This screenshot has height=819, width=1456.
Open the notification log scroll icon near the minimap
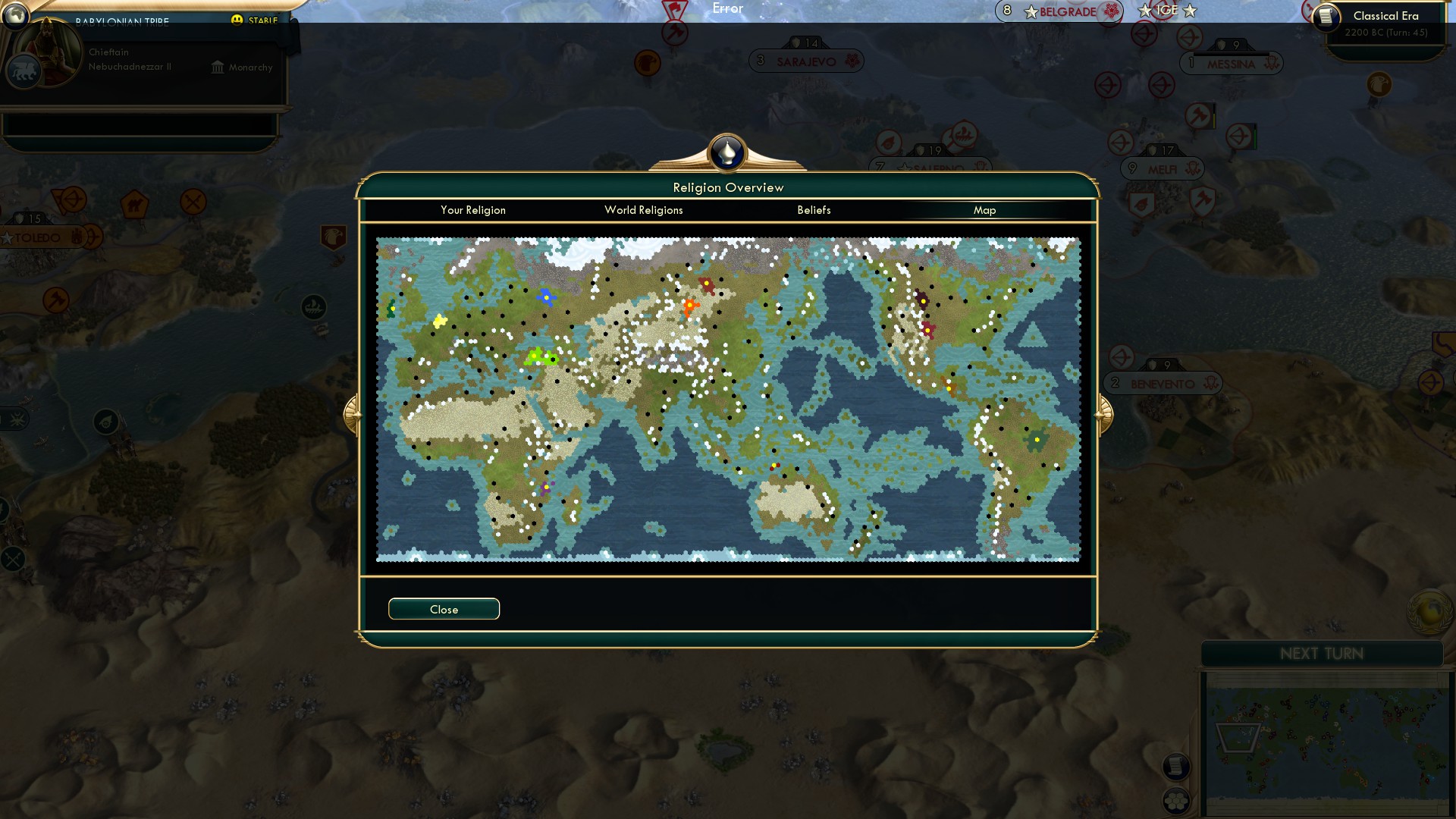point(1177,768)
